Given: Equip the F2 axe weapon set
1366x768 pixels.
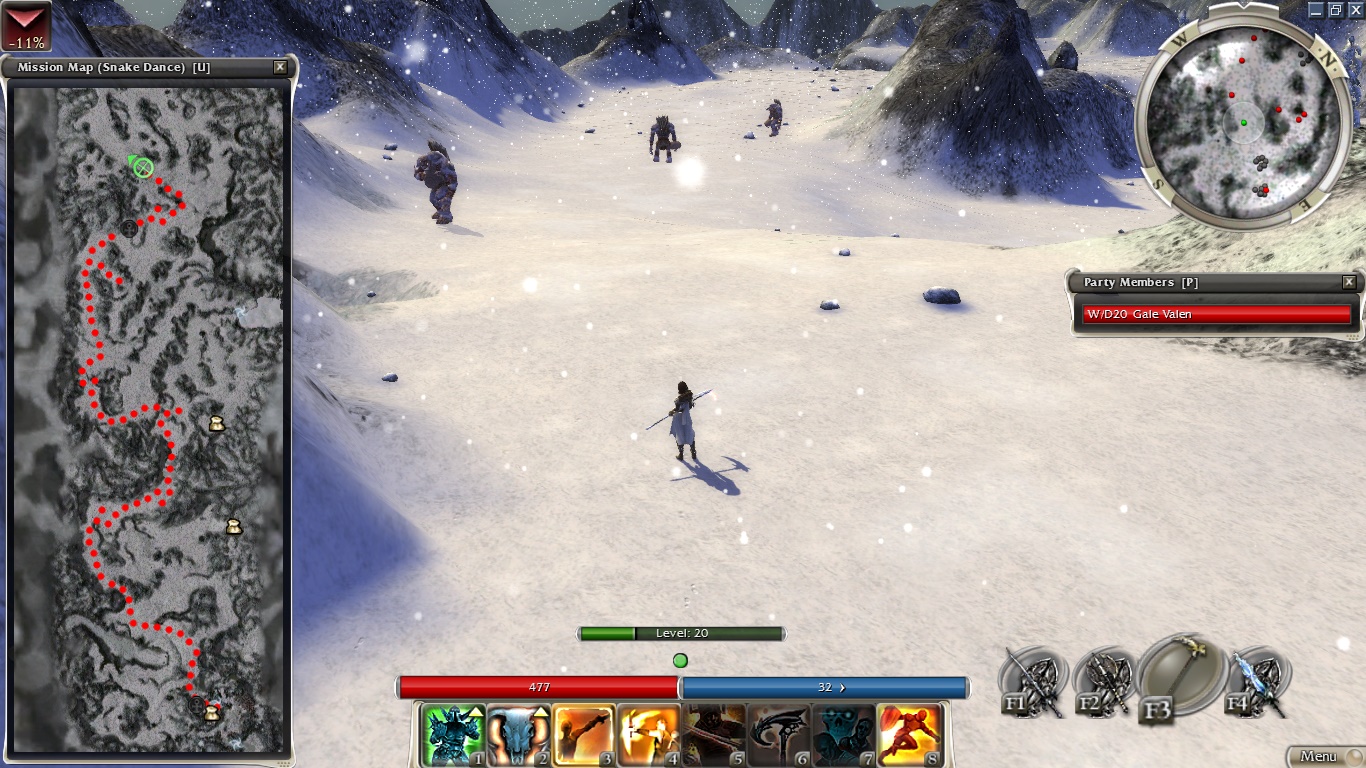Looking at the screenshot, I should coord(1103,682).
